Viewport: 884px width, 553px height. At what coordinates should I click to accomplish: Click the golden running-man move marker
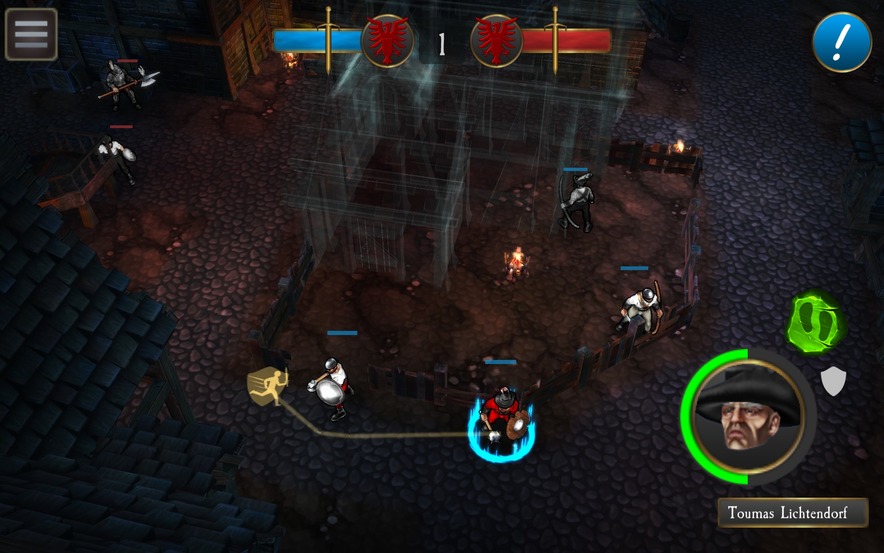[x=268, y=386]
